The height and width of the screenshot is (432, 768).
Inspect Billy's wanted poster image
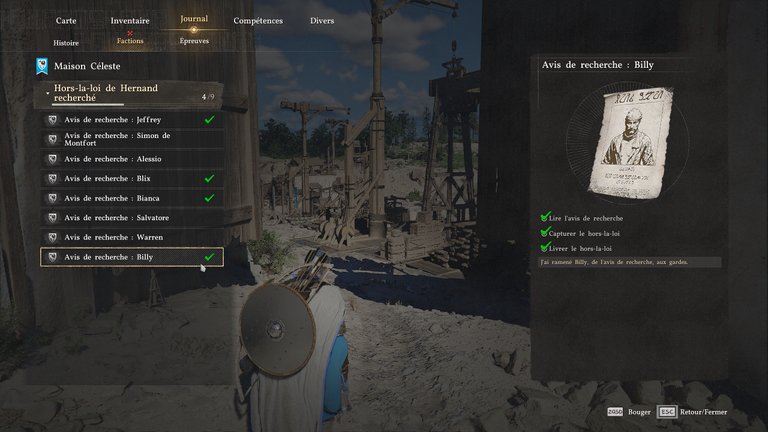point(637,140)
